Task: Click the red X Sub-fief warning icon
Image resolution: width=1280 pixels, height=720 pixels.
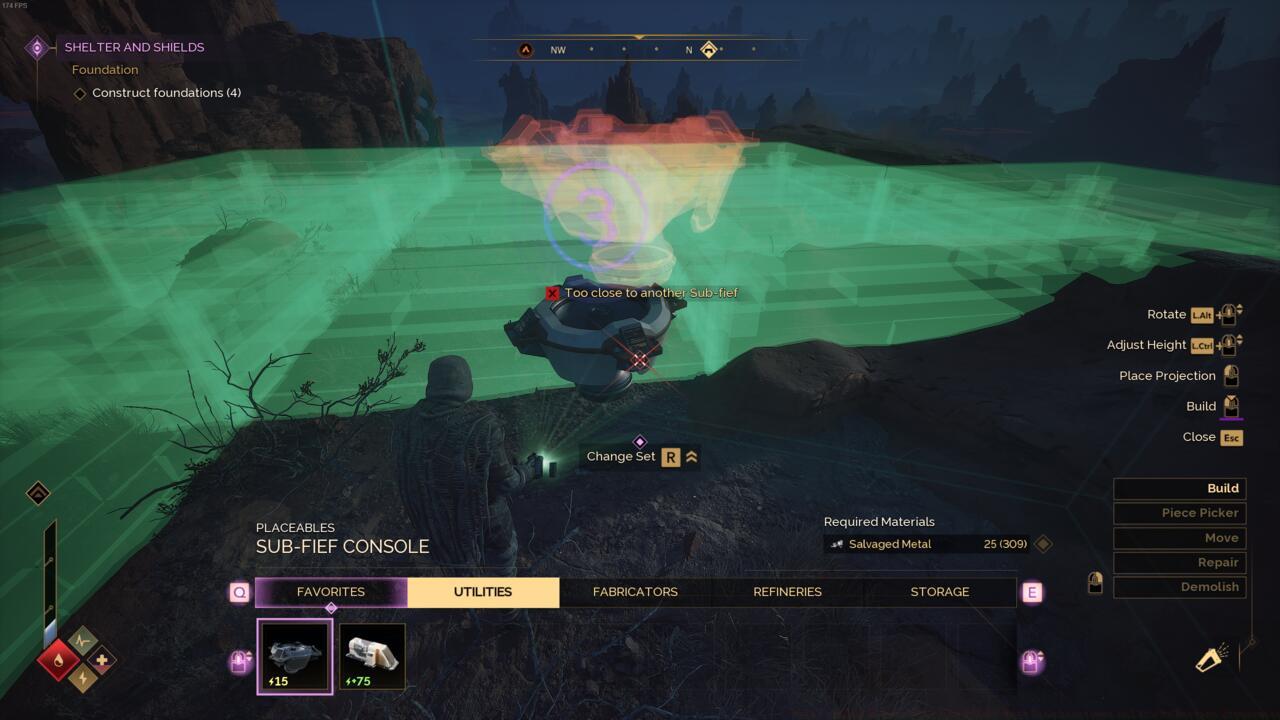Action: 552,293
